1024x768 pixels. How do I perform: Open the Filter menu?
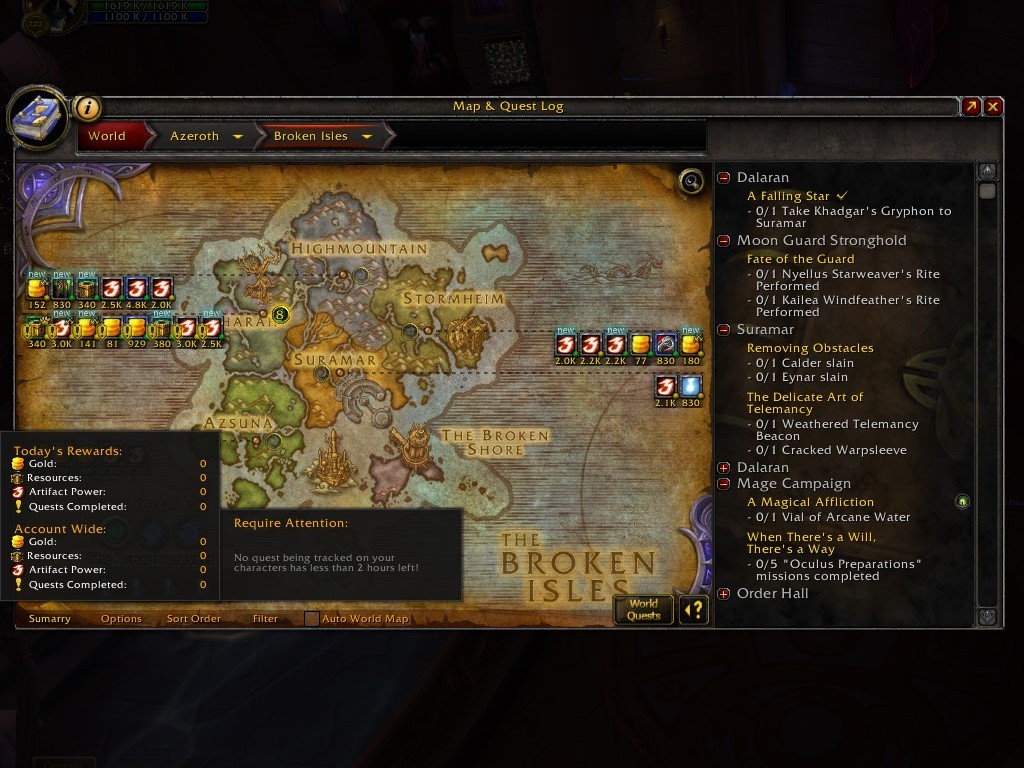[265, 619]
